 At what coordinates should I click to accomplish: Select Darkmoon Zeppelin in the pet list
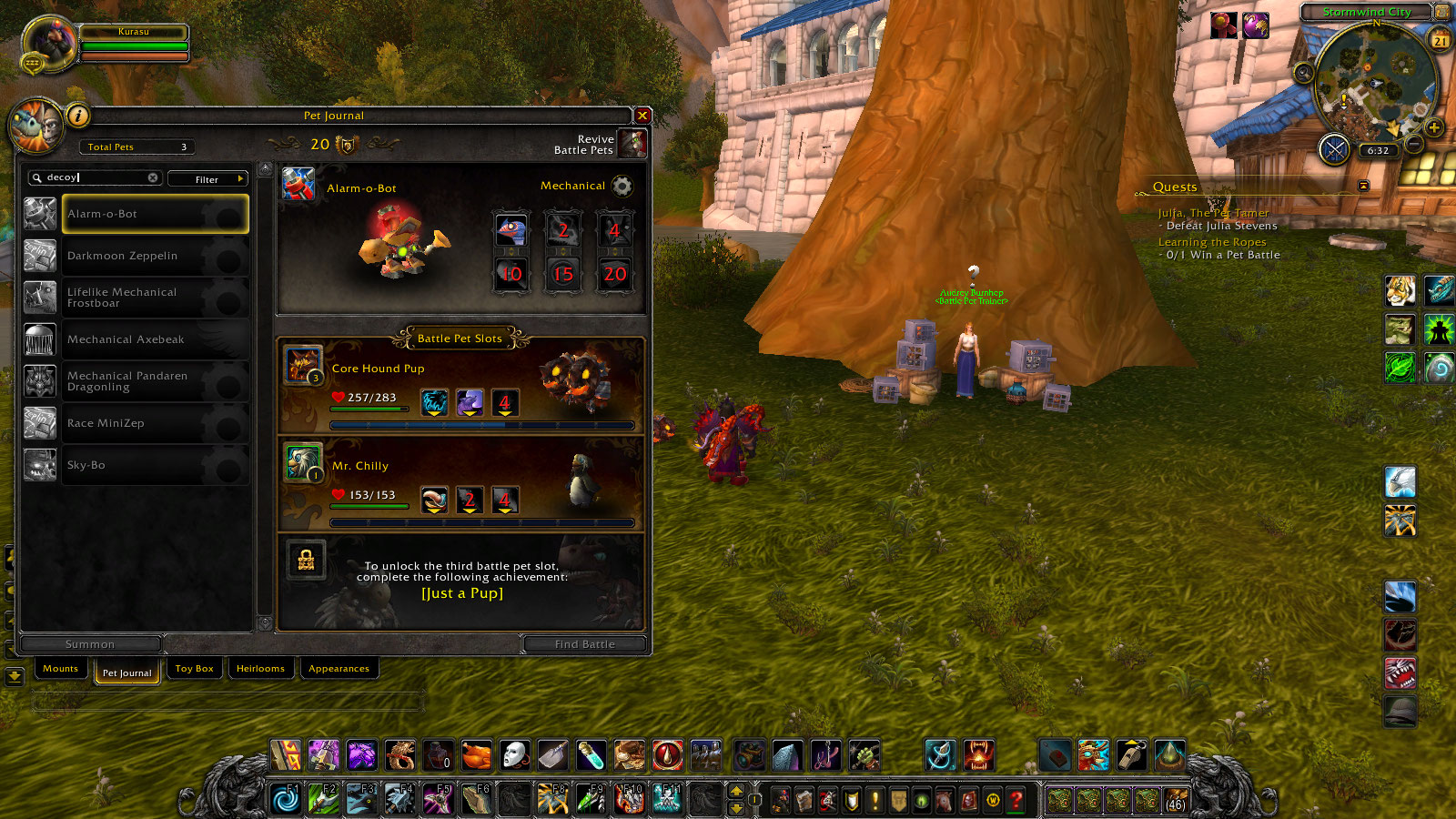(123, 256)
